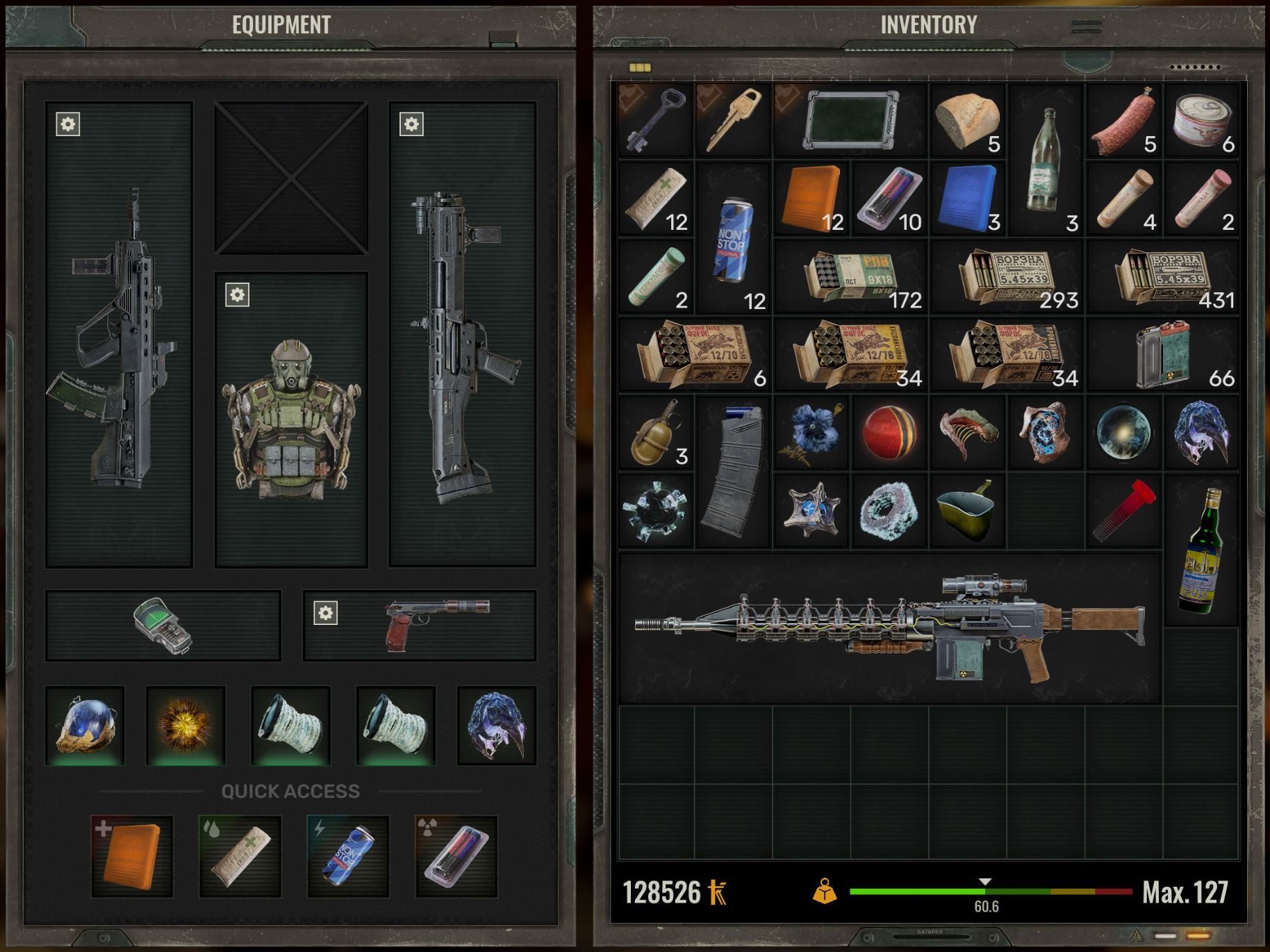
Task: Select the red bolt item
Action: click(1123, 512)
